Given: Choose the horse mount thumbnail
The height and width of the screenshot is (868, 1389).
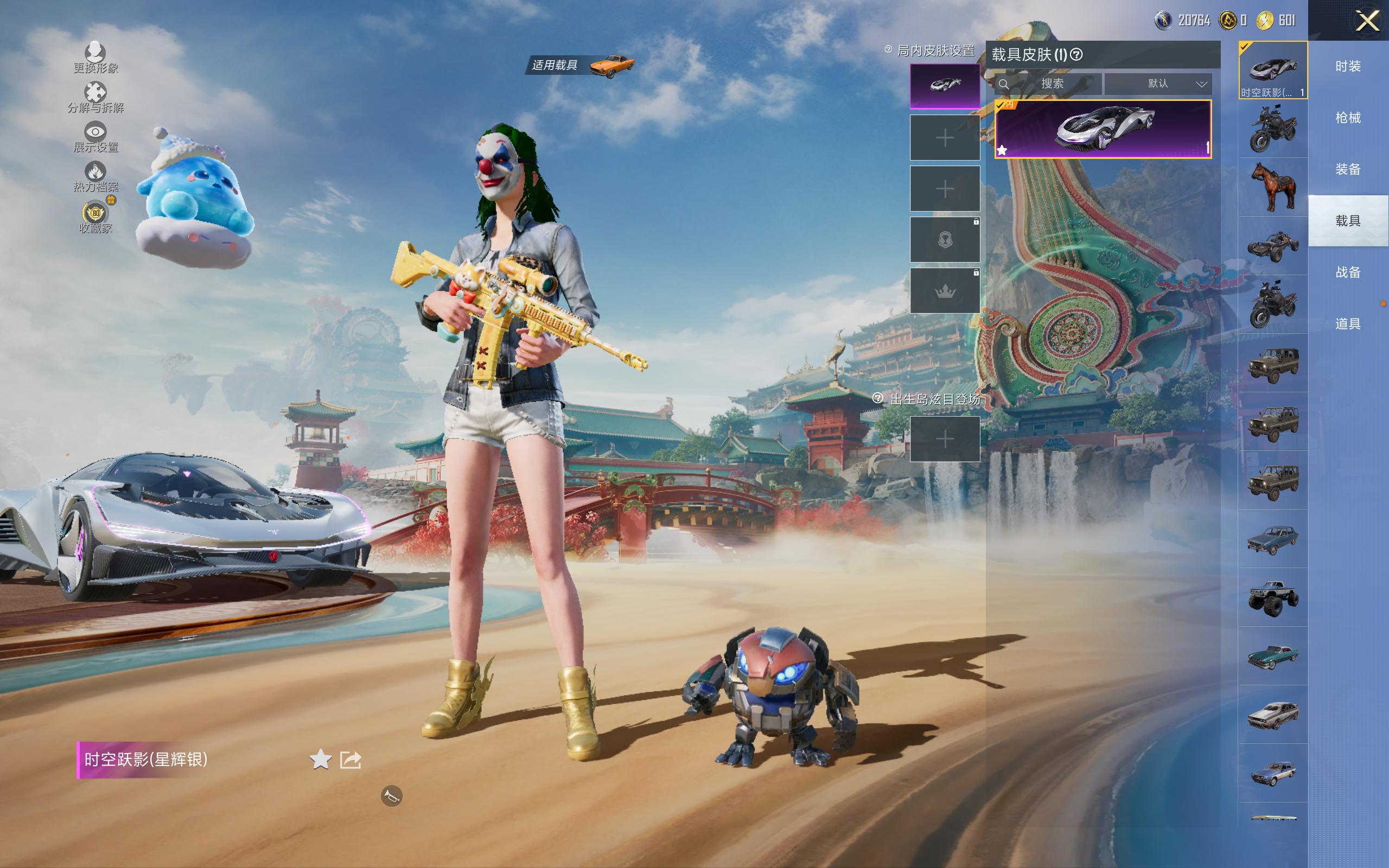Looking at the screenshot, I should pyautogui.click(x=1272, y=187).
